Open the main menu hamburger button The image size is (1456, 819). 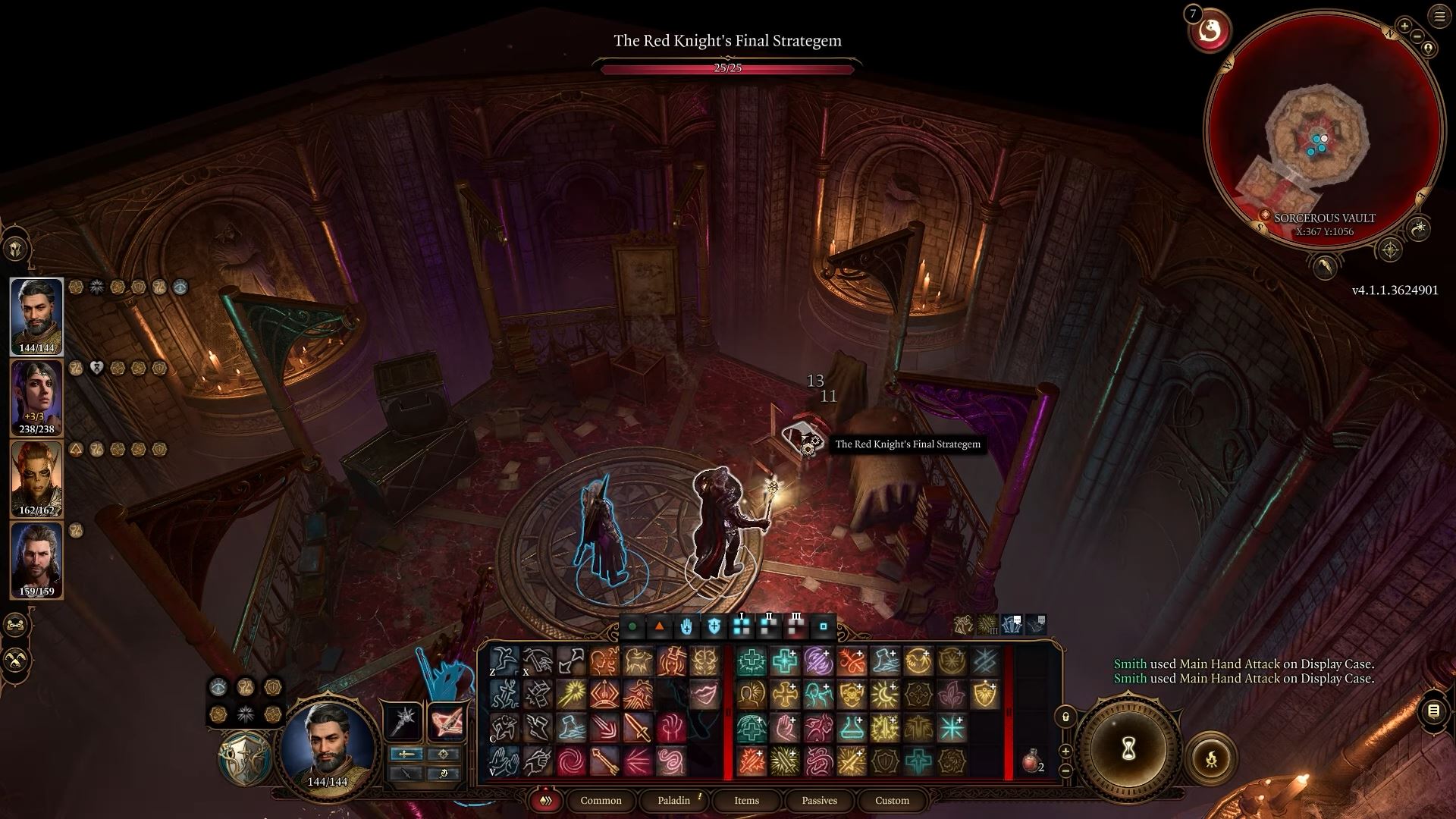[1439, 17]
